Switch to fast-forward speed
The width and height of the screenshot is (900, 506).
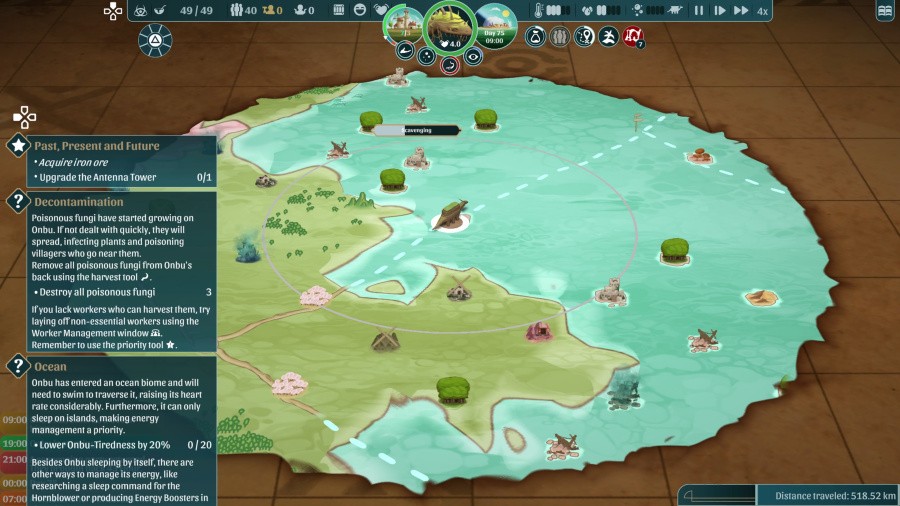click(741, 11)
